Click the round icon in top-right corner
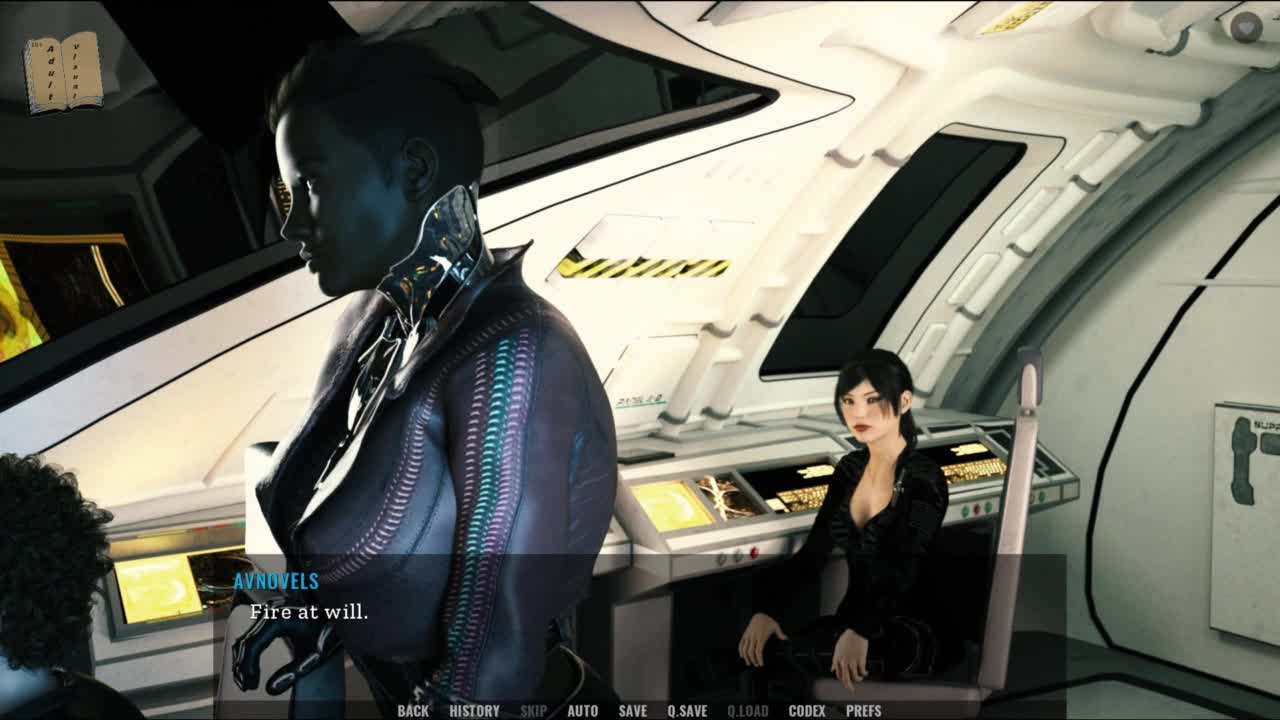 [1245, 27]
